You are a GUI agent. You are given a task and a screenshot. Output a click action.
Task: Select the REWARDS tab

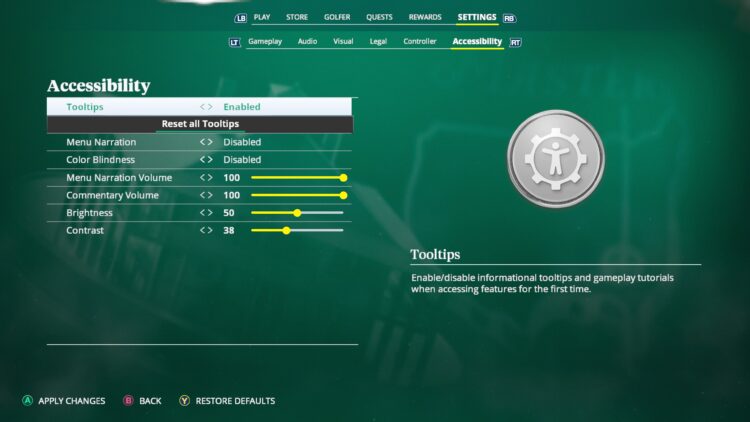(x=424, y=17)
